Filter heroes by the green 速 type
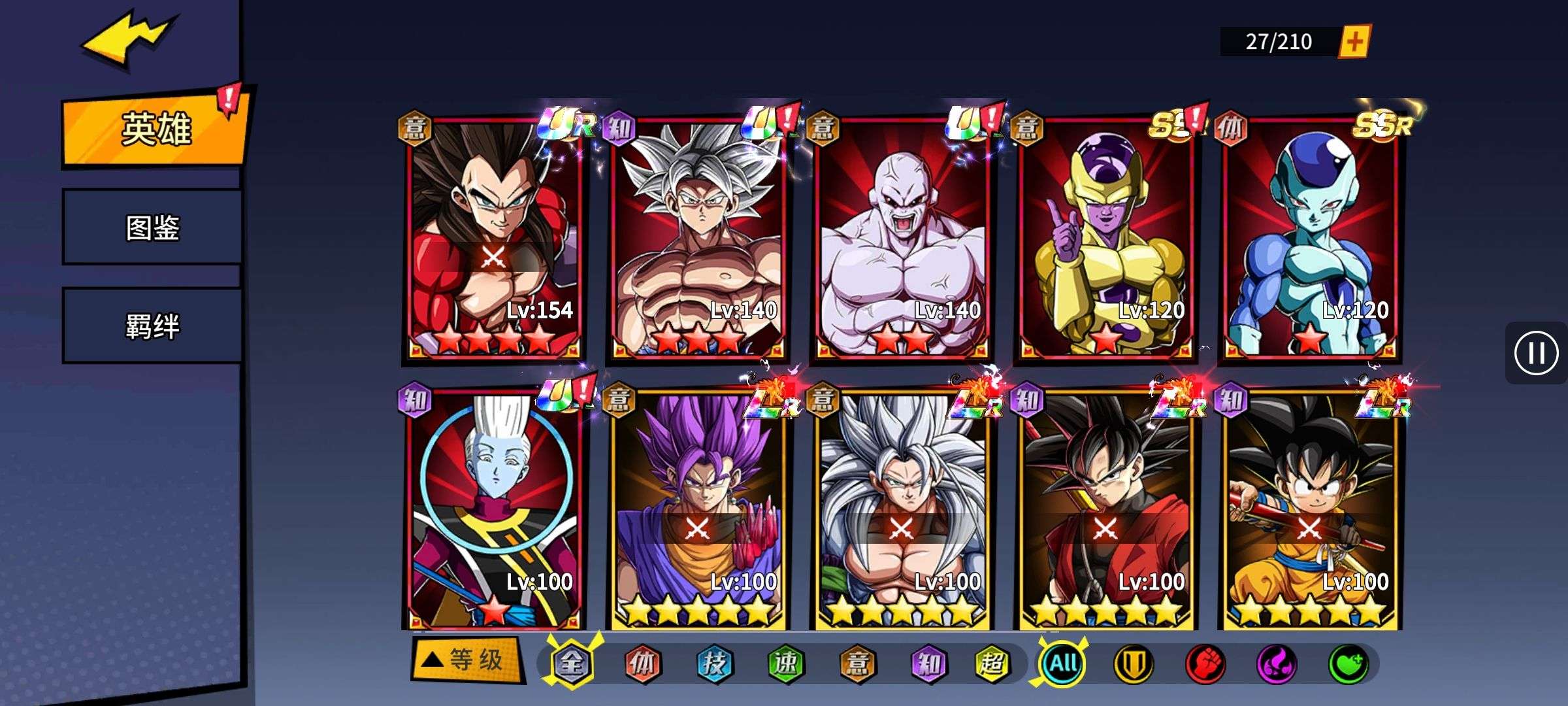Viewport: 1568px width, 706px height. pos(785,664)
